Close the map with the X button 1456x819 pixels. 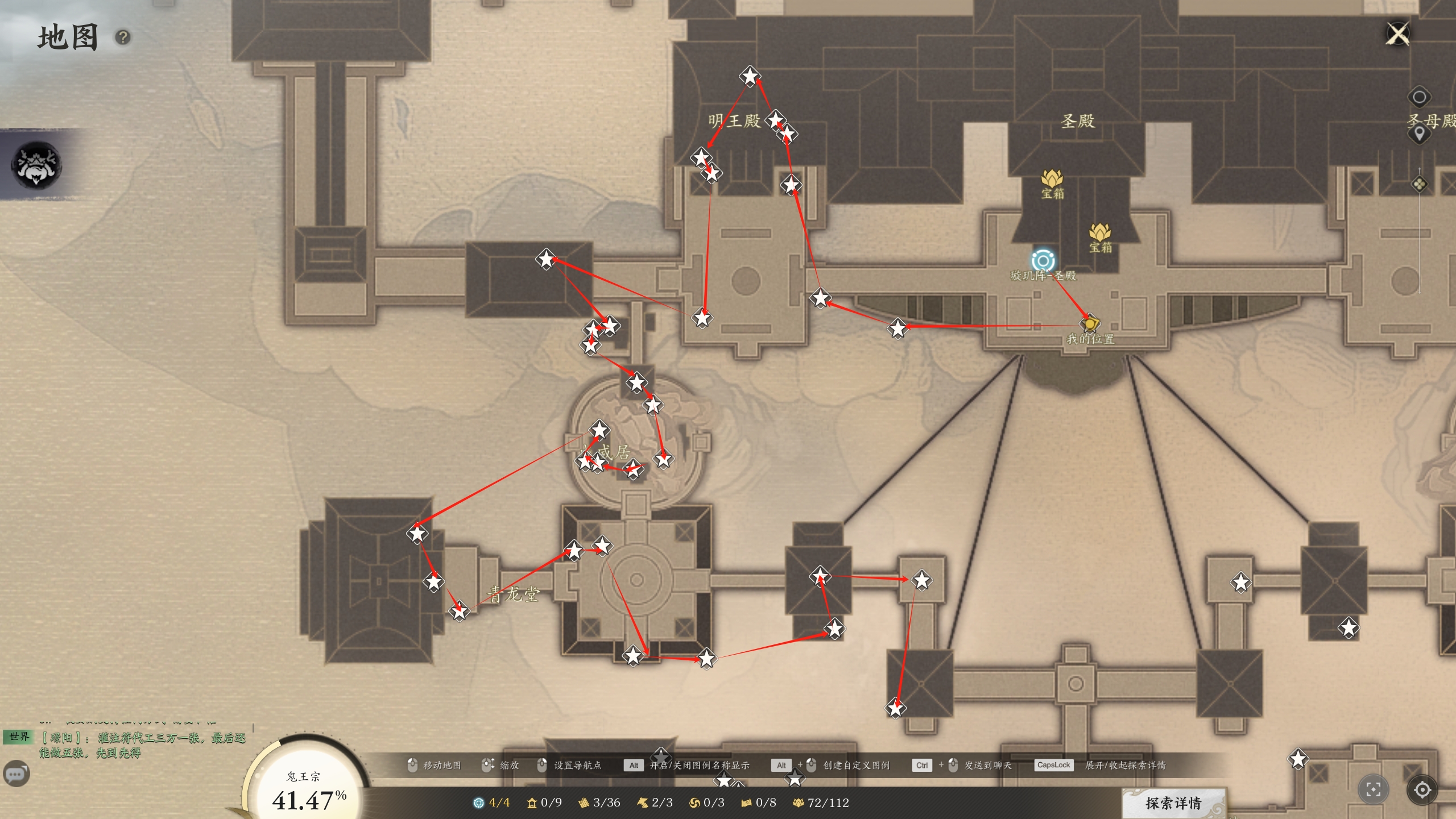click(x=1398, y=34)
